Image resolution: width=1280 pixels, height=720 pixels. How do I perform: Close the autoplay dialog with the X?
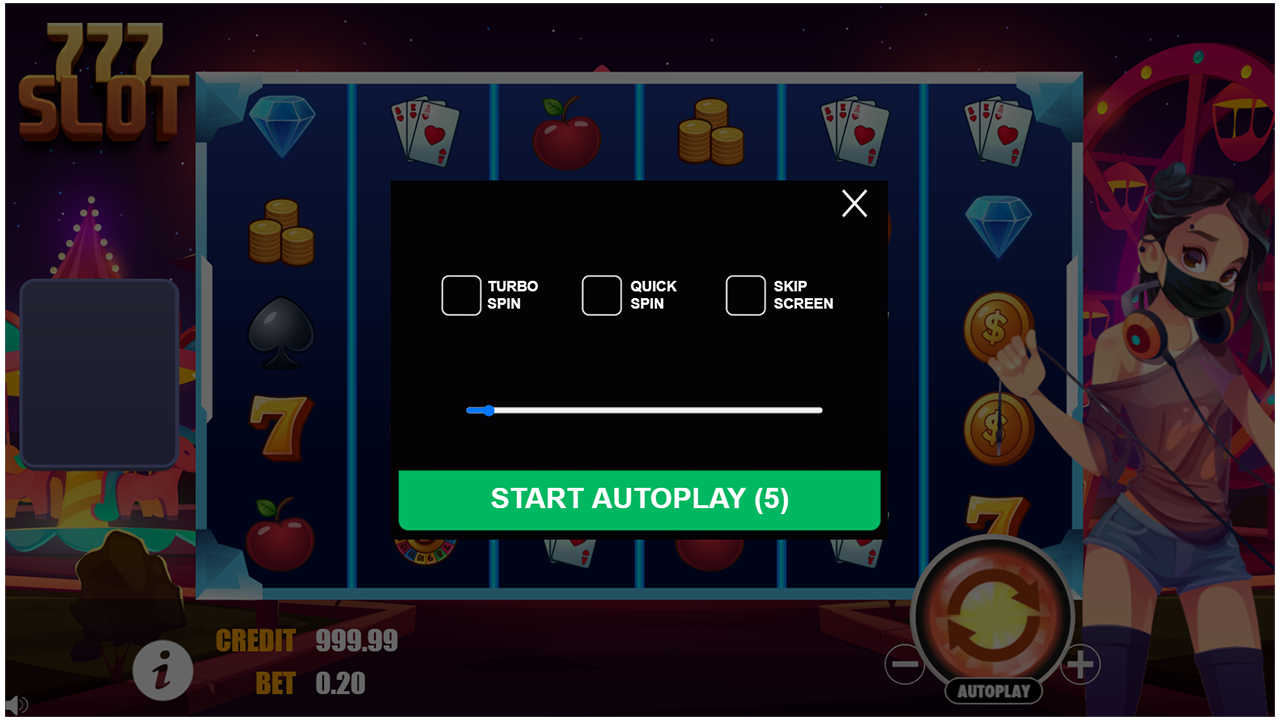854,203
